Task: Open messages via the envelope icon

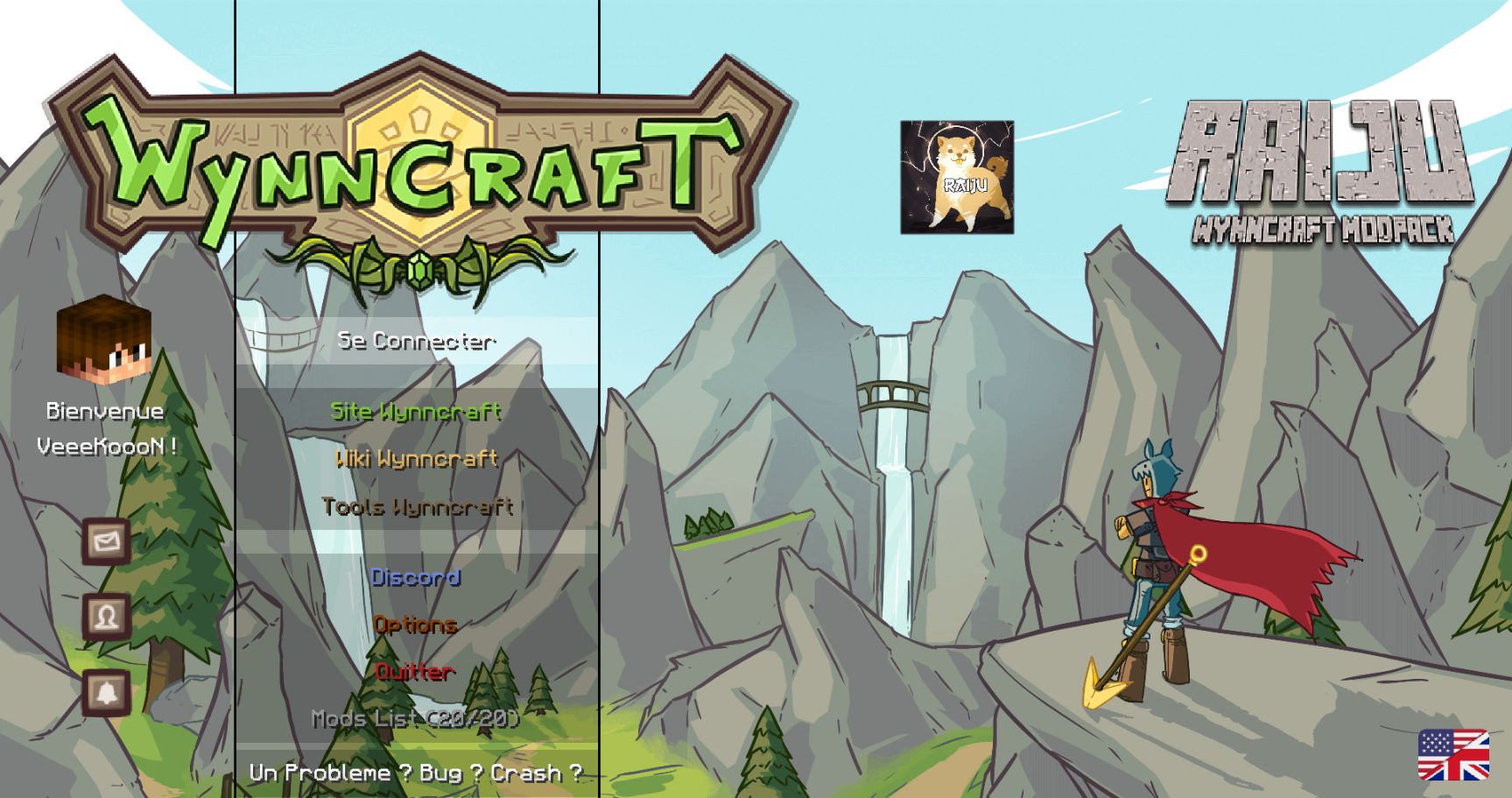Action: coord(105,542)
